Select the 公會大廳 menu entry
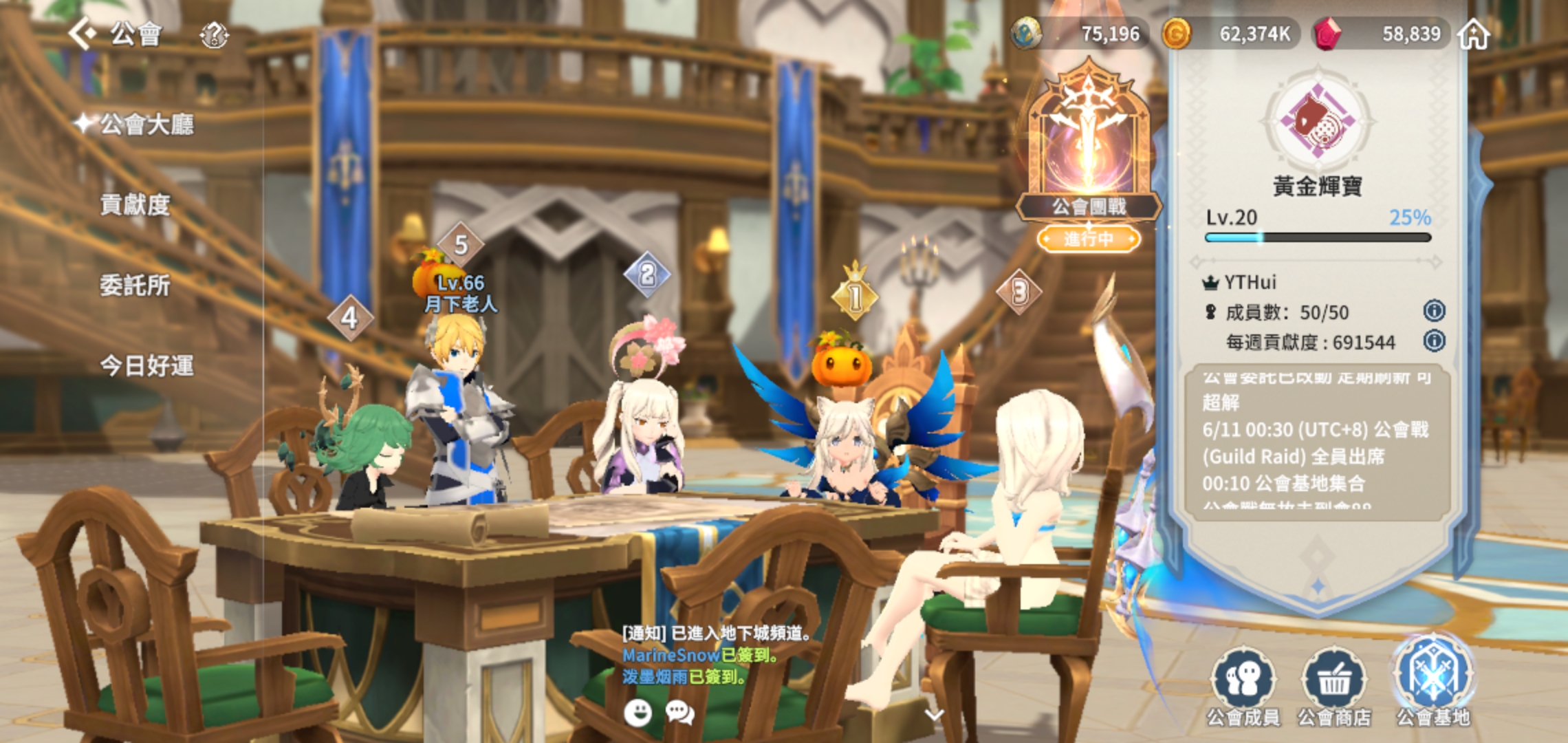 [146, 125]
